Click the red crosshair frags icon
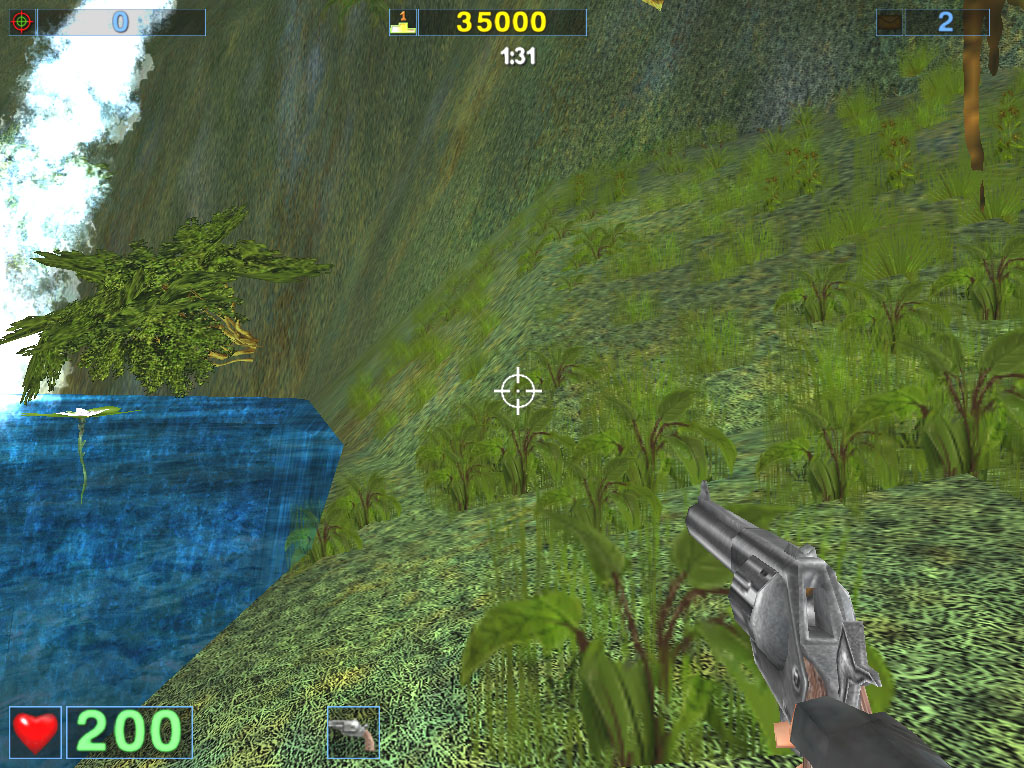Viewport: 1024px width, 768px height. [22, 22]
